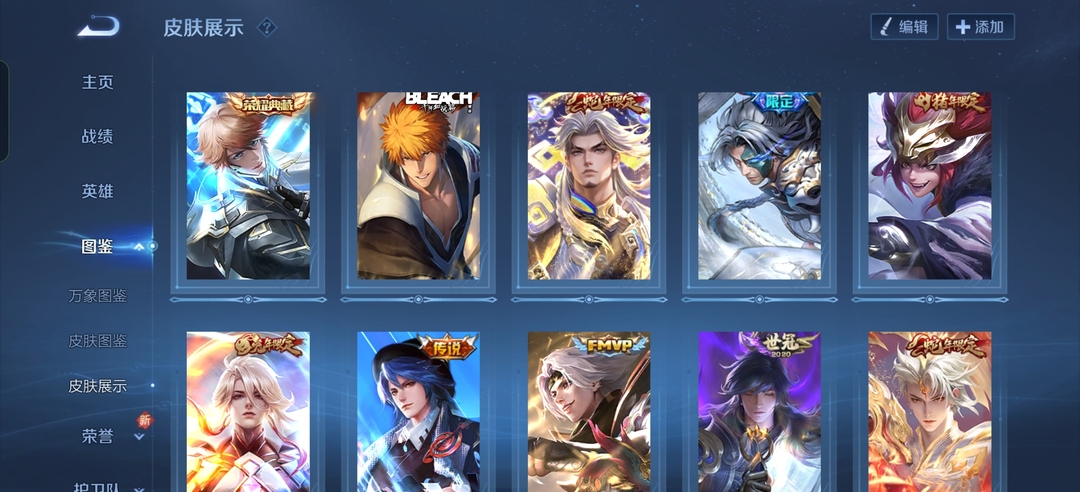Expand the 护卫队 section
1080x492 pixels.
tap(98, 486)
